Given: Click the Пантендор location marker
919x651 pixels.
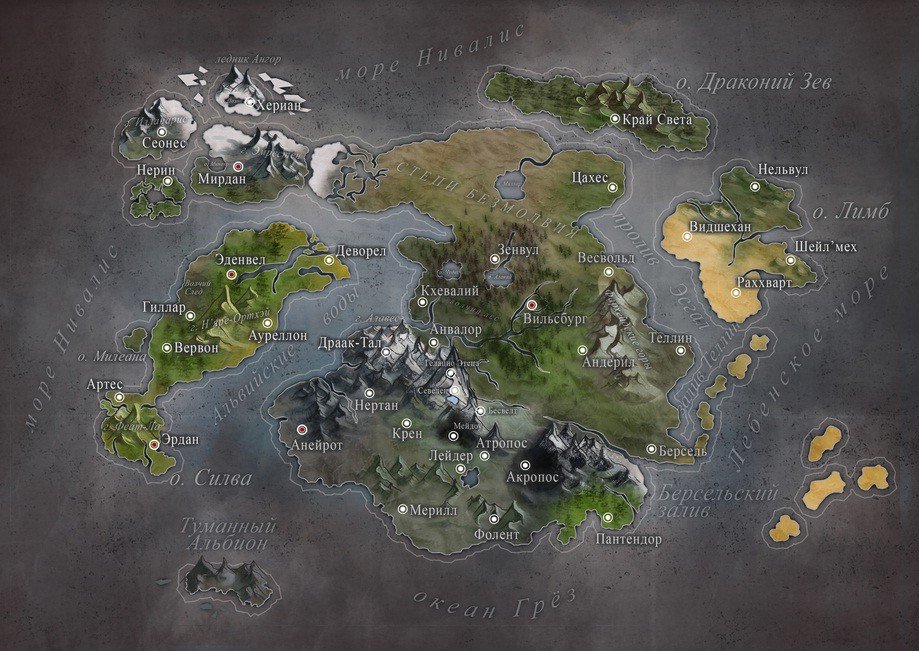Looking at the screenshot, I should tap(608, 518).
